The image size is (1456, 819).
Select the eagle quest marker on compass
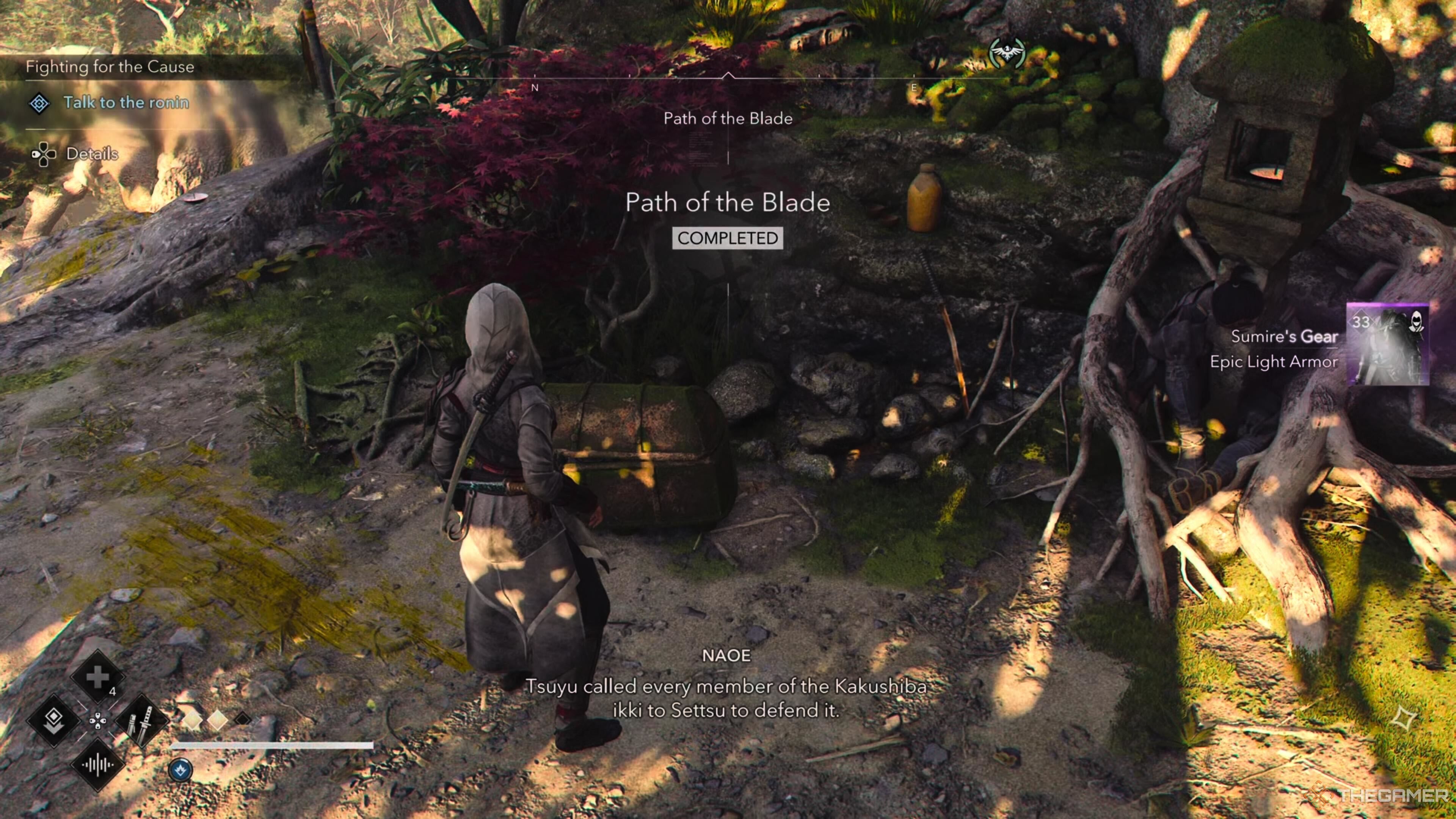(1007, 53)
